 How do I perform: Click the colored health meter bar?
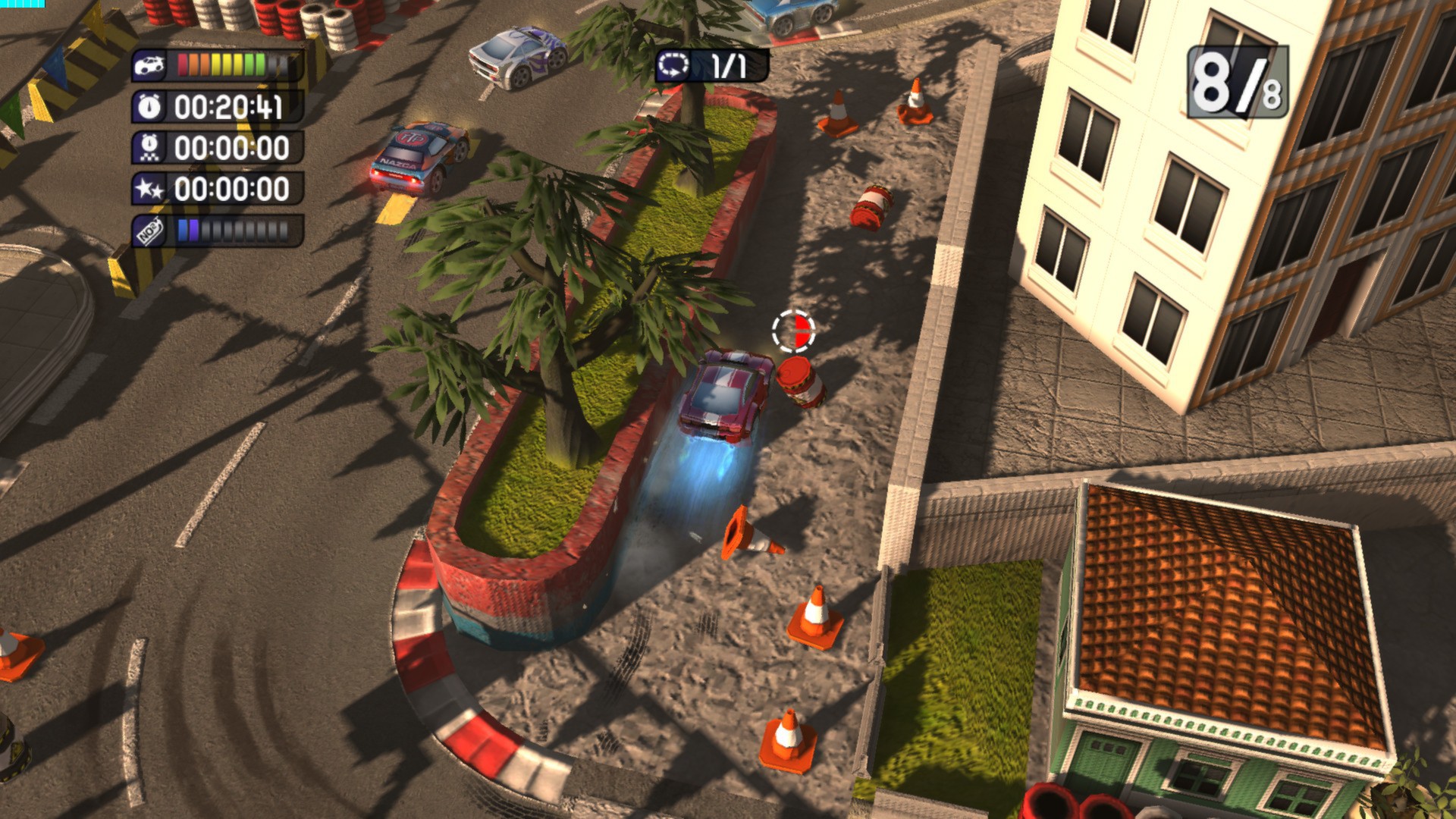click(221, 64)
